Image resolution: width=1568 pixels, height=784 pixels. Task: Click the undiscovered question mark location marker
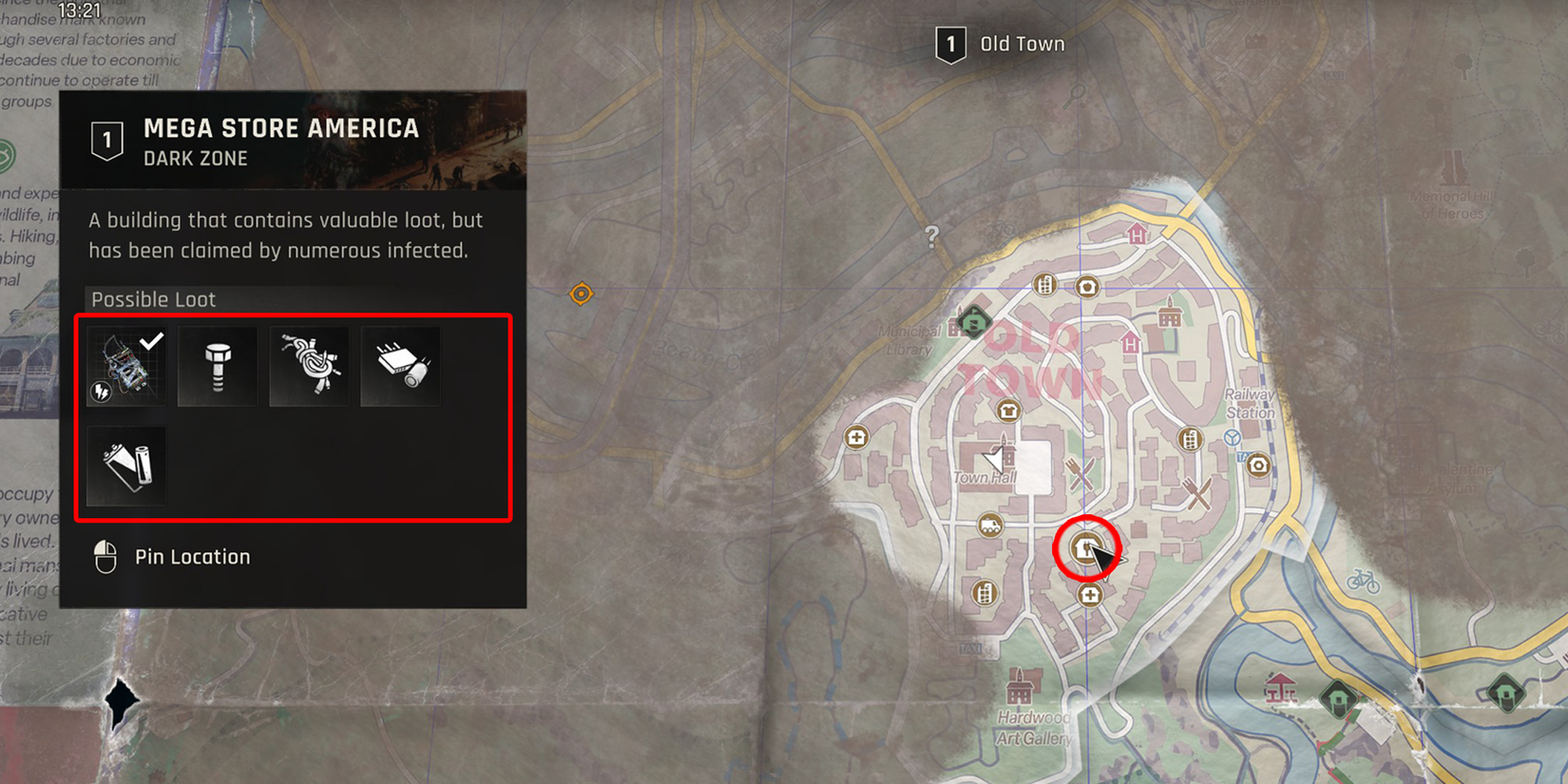point(932,236)
